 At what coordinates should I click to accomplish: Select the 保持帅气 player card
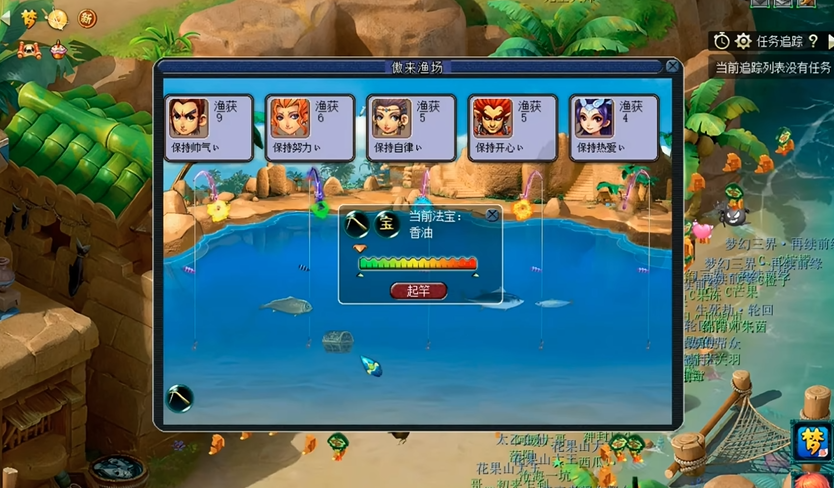tap(208, 127)
